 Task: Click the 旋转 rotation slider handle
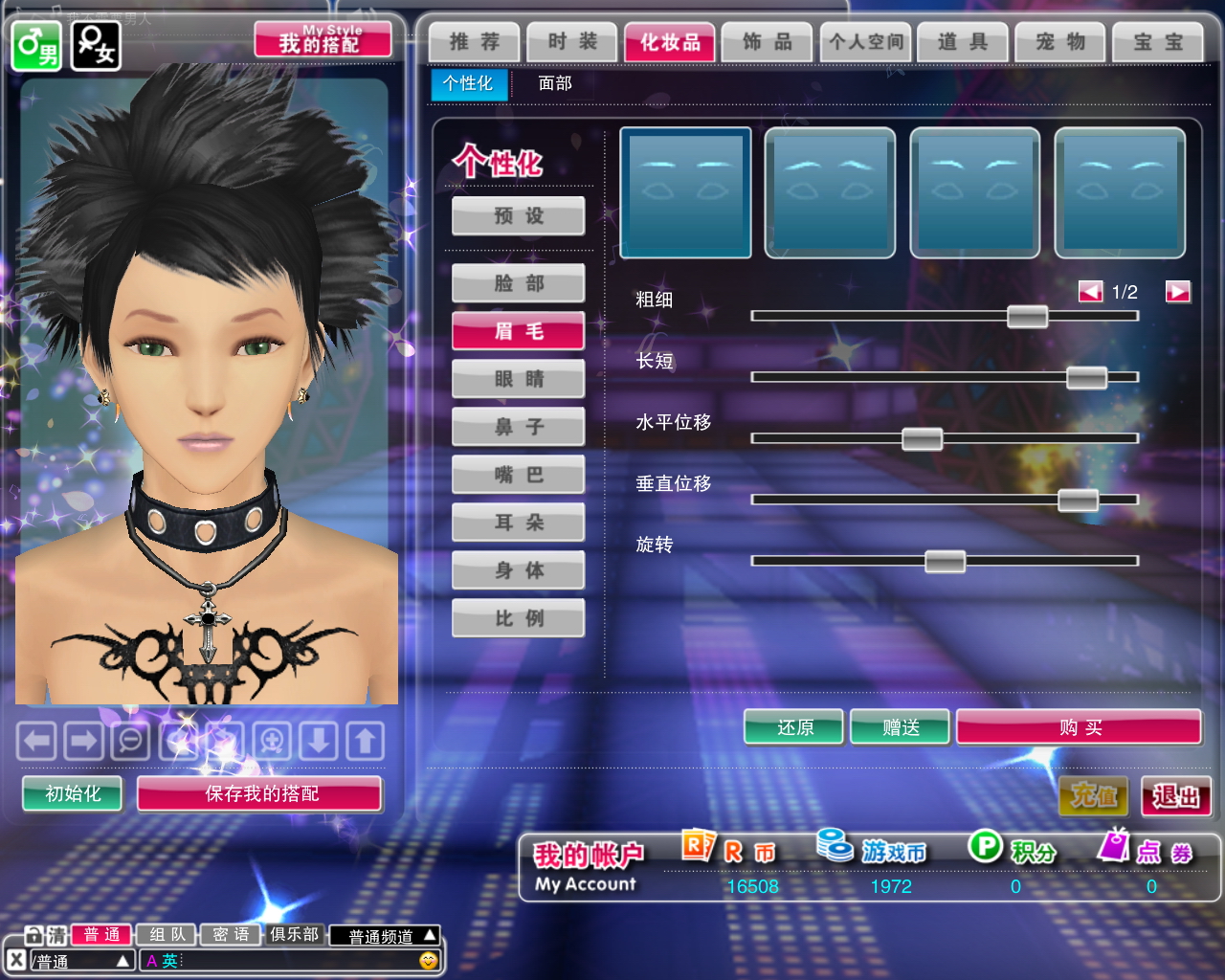pos(945,562)
